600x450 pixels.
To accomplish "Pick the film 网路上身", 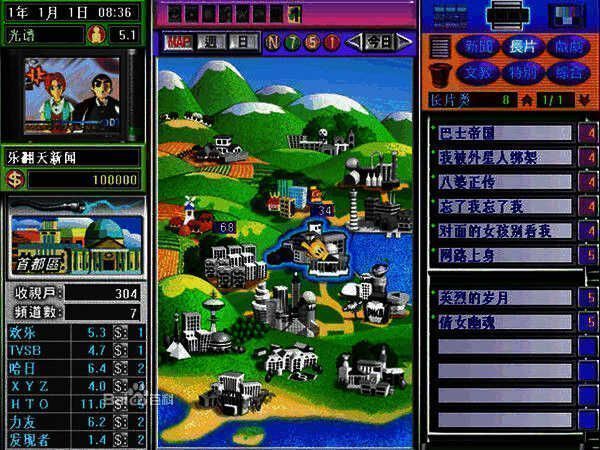I will point(505,255).
